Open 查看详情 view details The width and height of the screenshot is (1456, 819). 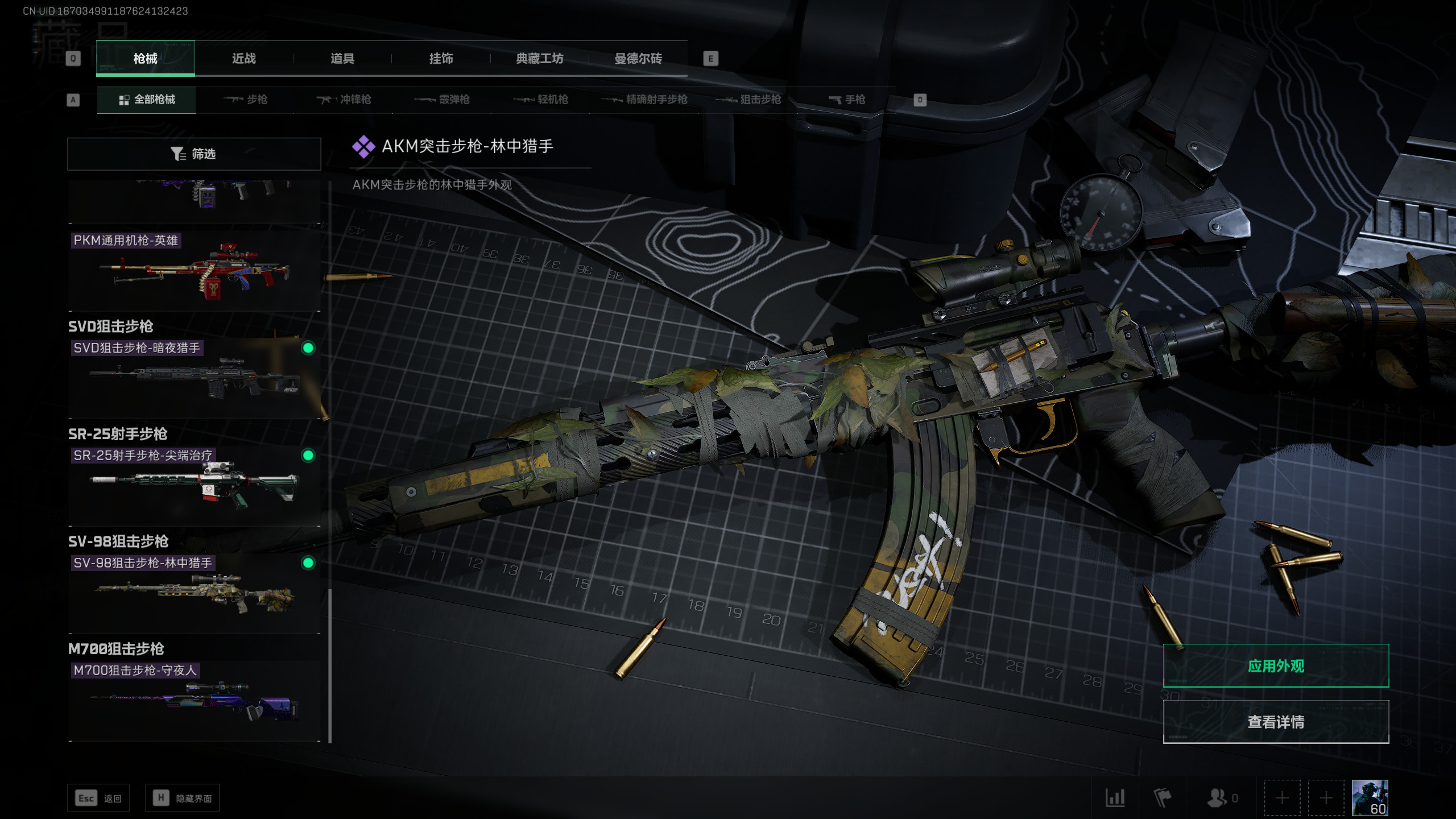(x=1276, y=722)
